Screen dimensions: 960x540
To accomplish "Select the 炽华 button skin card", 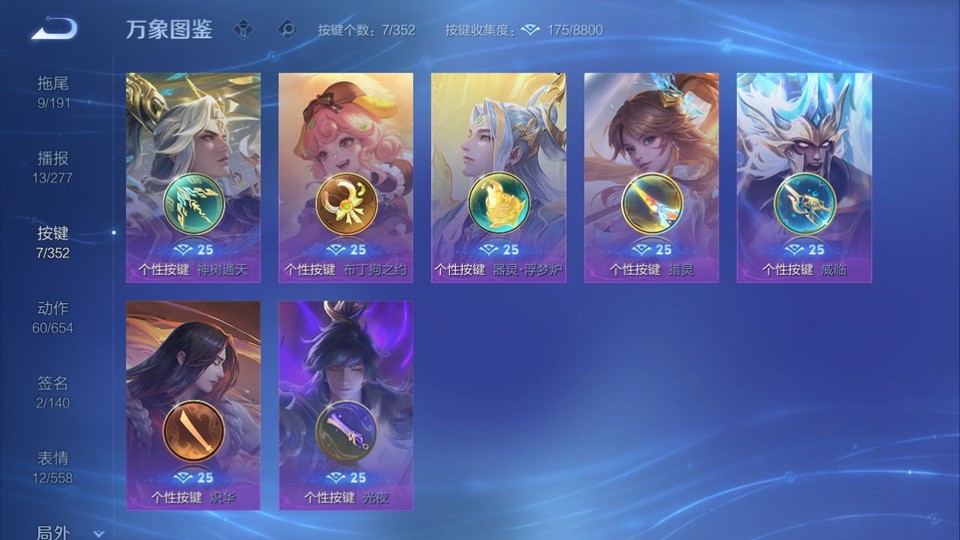I will point(193,405).
